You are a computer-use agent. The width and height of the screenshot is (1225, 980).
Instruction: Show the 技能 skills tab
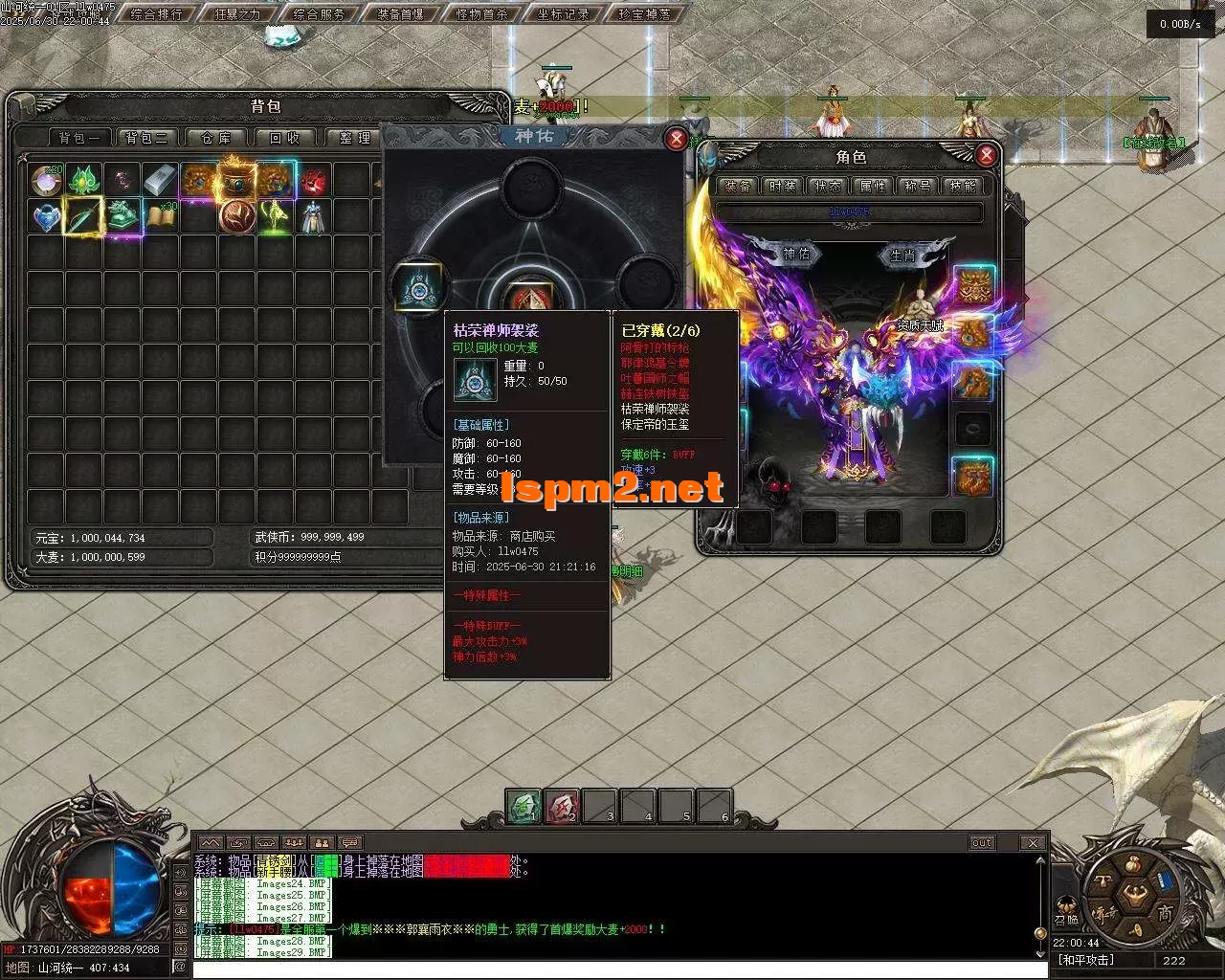(963, 186)
